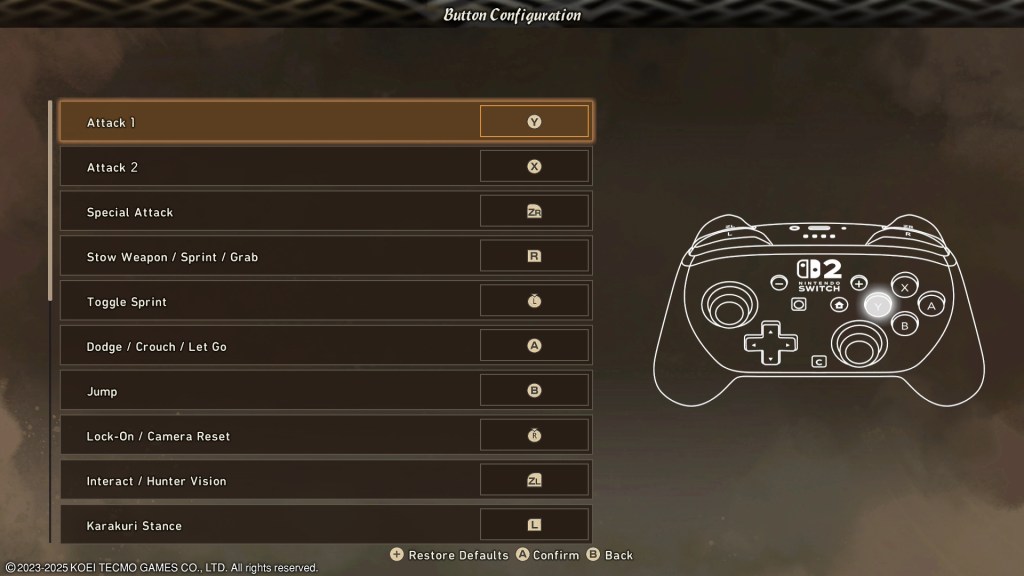Open Interact / Hunter Vision binding
Image resolution: width=1024 pixels, height=576 pixels.
[x=325, y=481]
